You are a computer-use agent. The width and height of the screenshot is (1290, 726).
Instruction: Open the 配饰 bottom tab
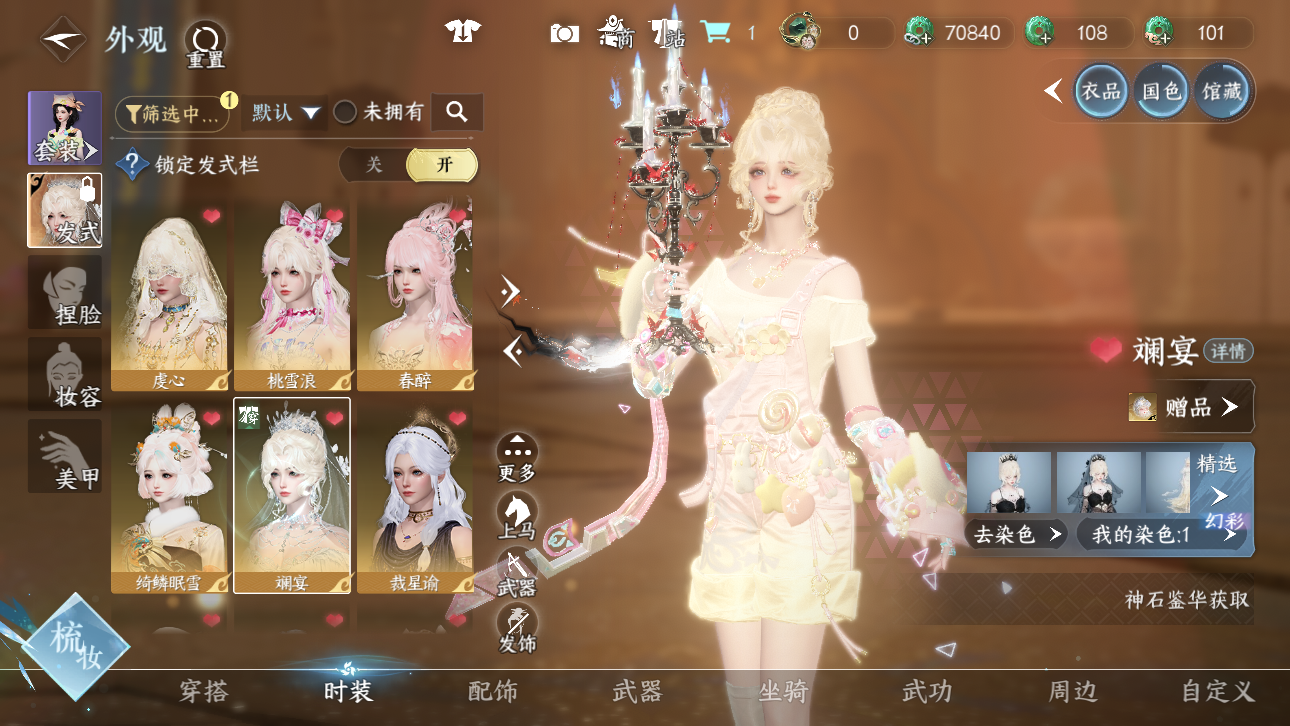[493, 691]
